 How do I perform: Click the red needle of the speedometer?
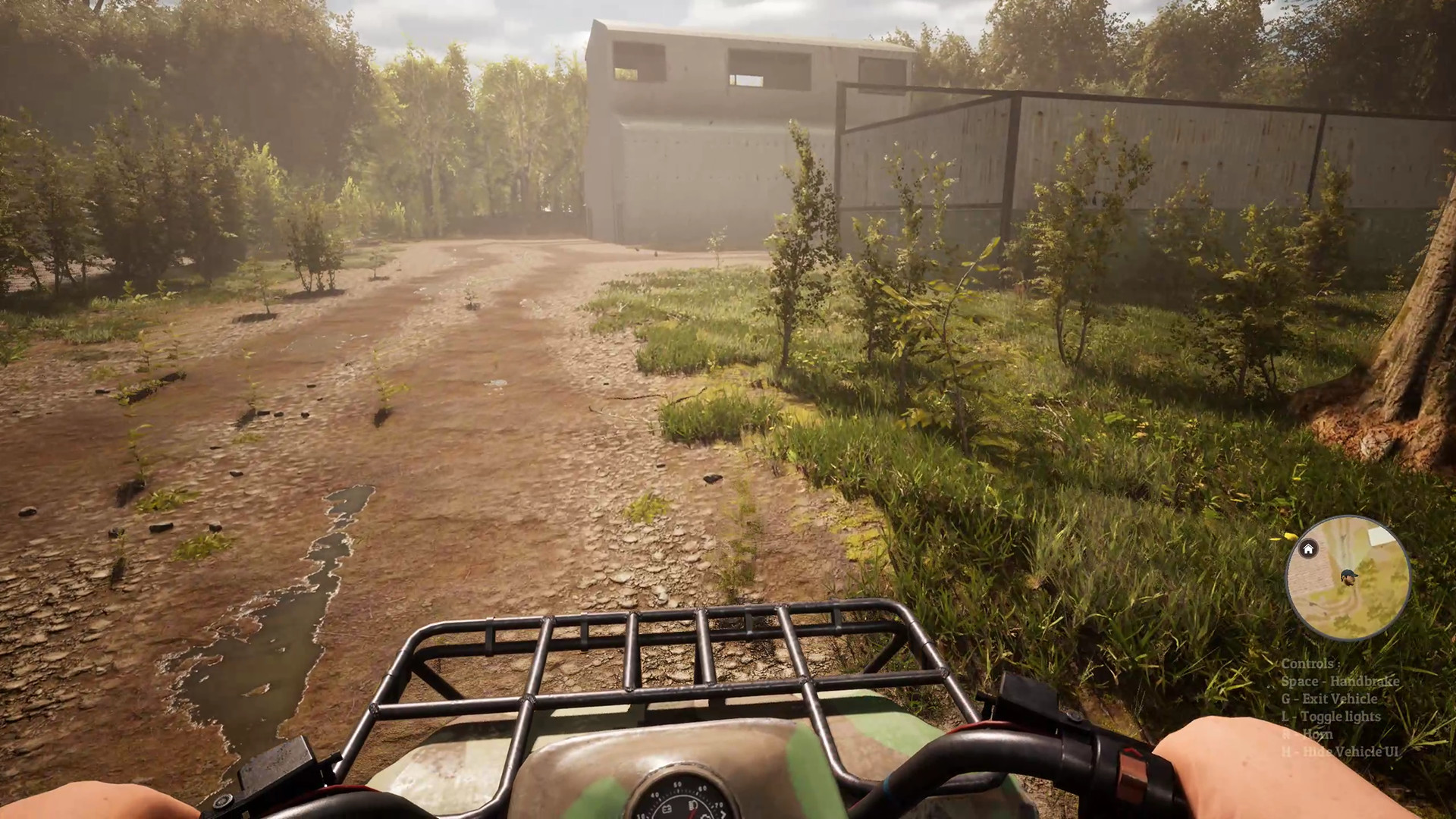pyautogui.click(x=692, y=815)
